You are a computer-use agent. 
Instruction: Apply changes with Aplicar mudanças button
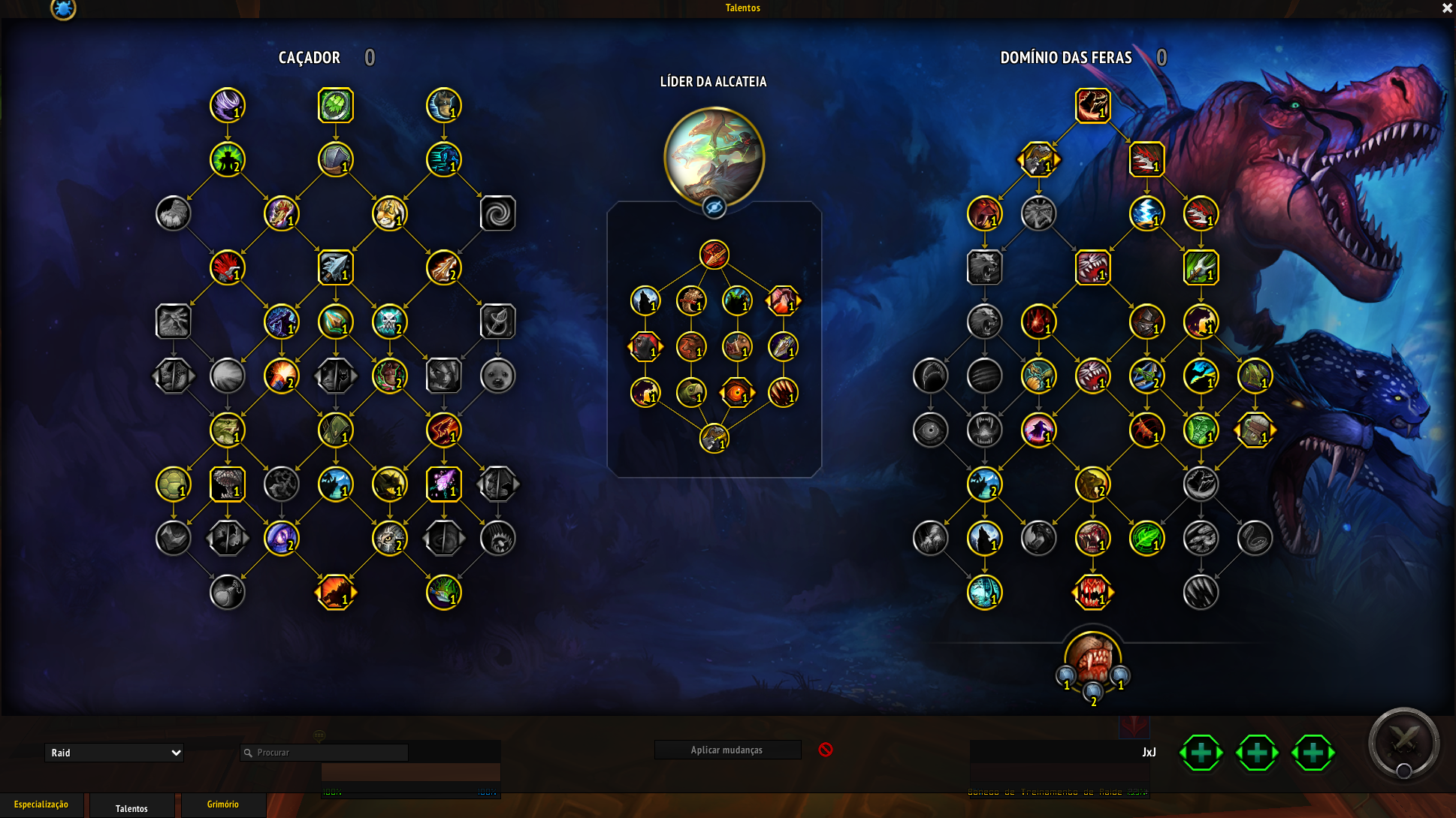tap(726, 750)
